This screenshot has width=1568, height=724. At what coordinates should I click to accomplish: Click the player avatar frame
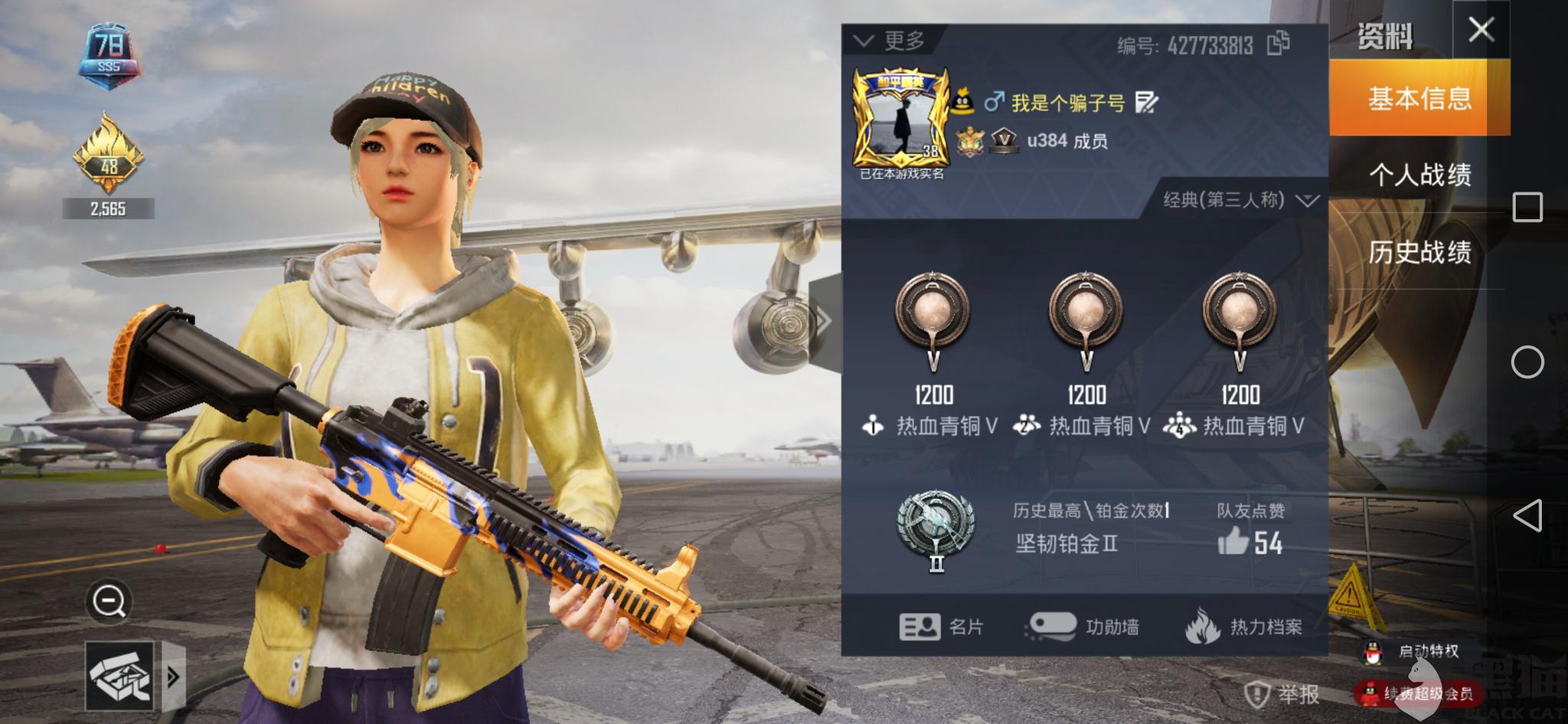pyautogui.click(x=901, y=119)
